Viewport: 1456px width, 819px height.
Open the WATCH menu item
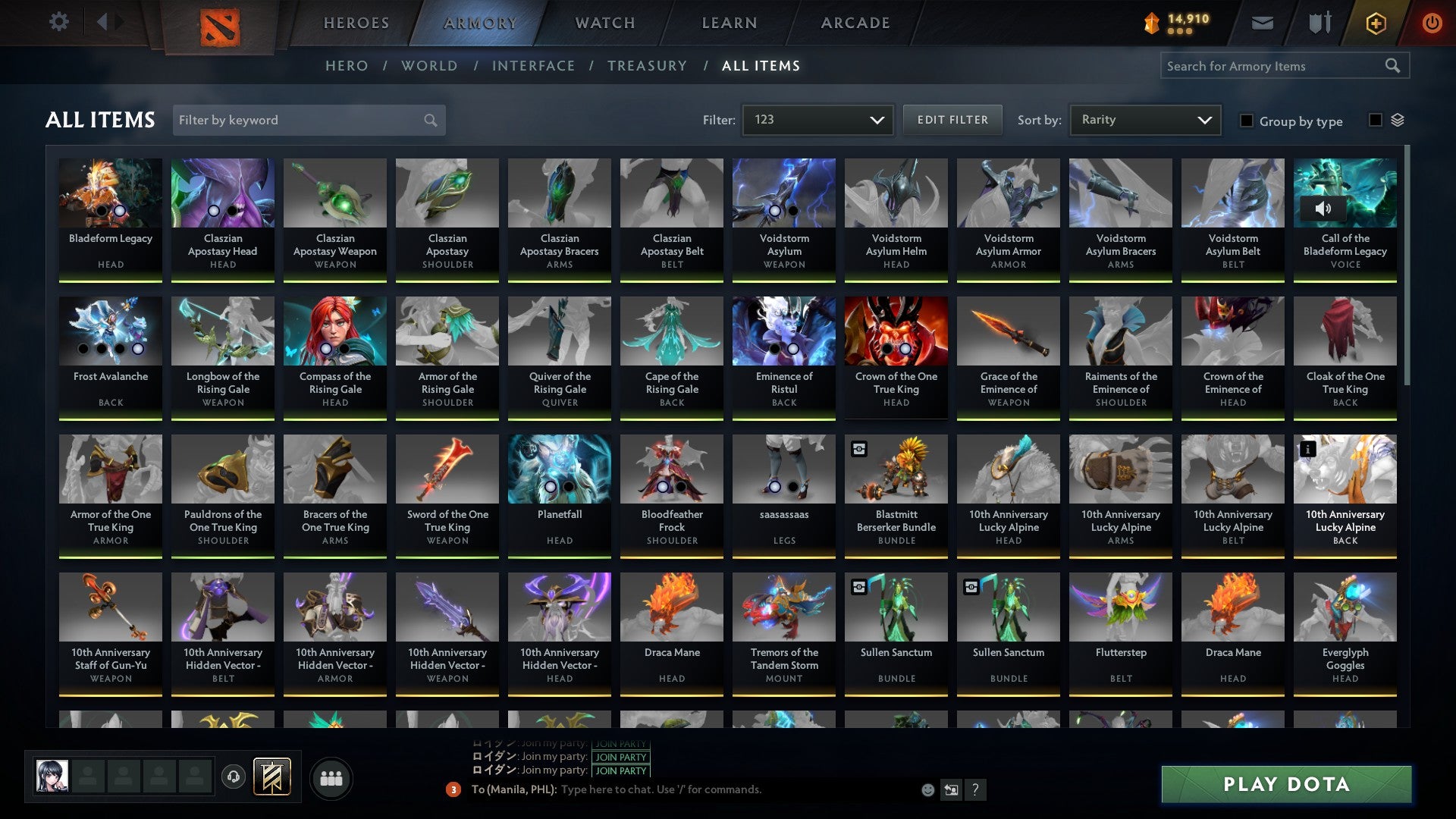coord(604,23)
